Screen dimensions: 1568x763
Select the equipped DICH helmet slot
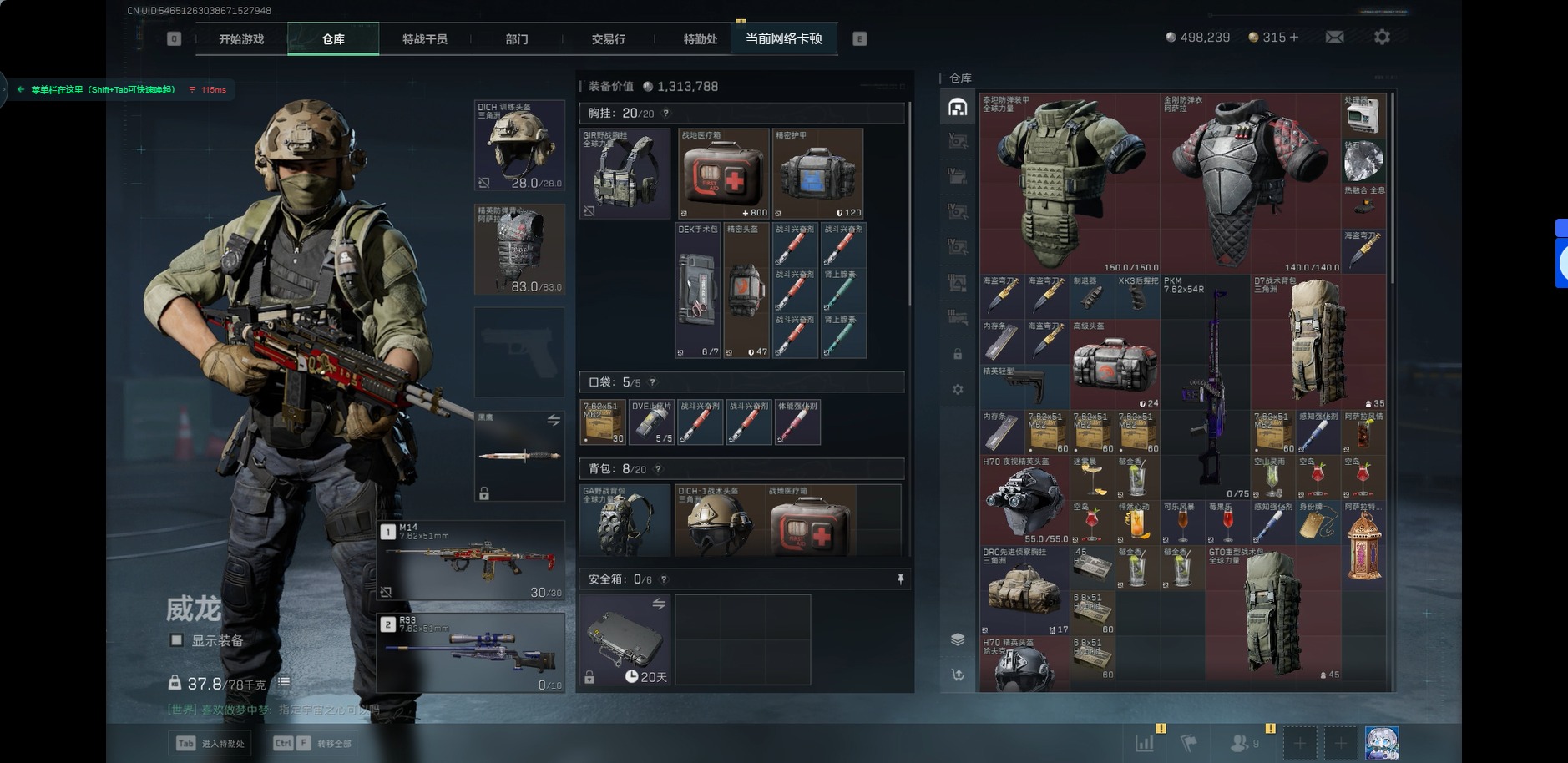point(519,145)
